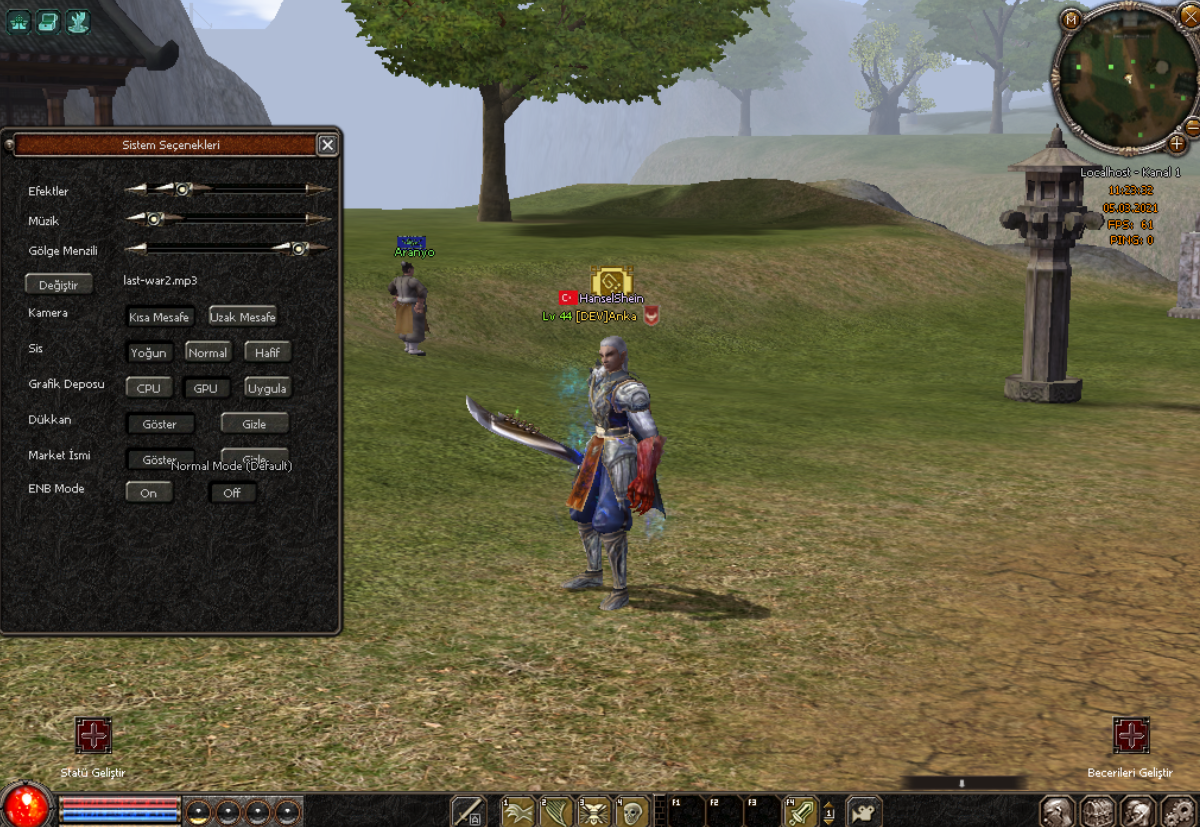Close the Sistem Seçenekleri window
This screenshot has width=1200, height=827.
tap(327, 145)
